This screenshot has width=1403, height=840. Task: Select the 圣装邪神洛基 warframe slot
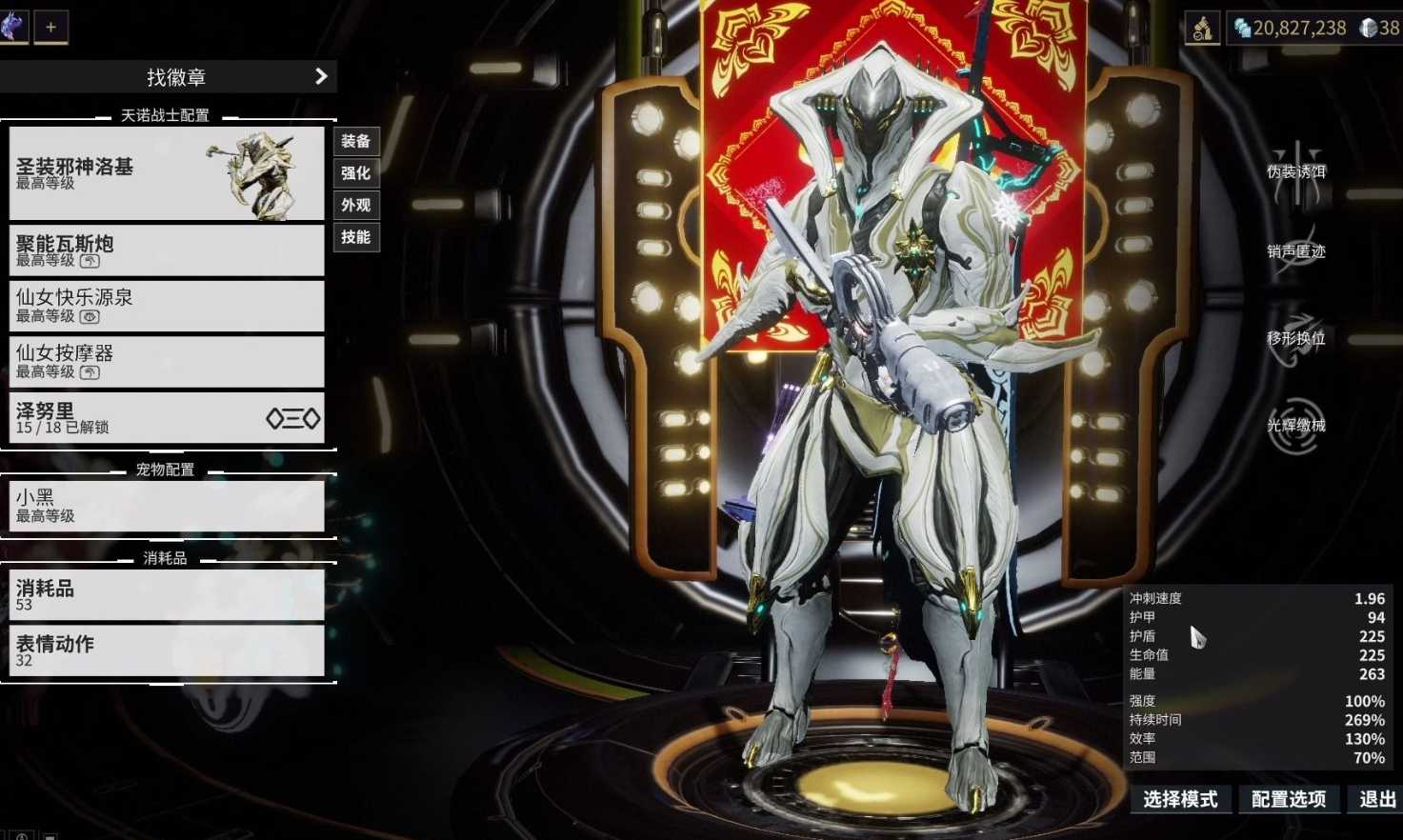point(167,173)
